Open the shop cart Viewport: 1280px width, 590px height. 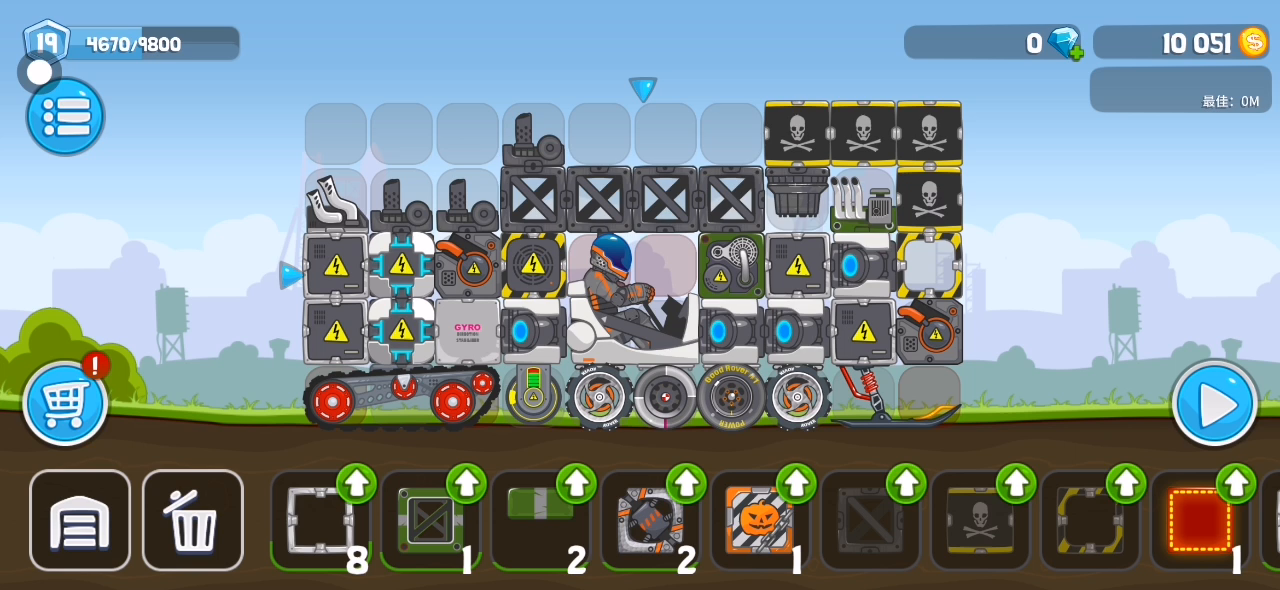[65, 403]
